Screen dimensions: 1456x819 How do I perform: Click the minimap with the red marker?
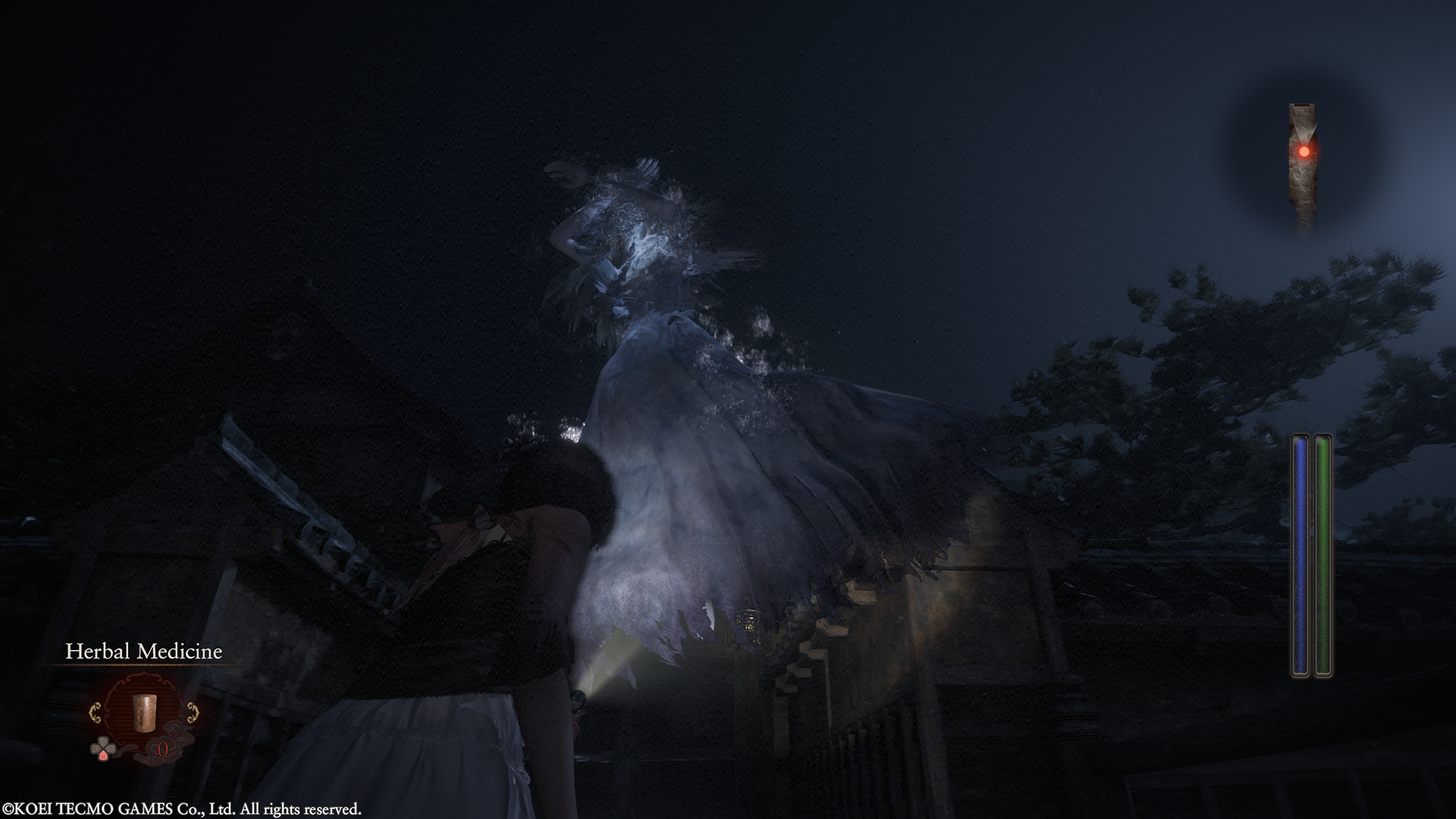1302,162
